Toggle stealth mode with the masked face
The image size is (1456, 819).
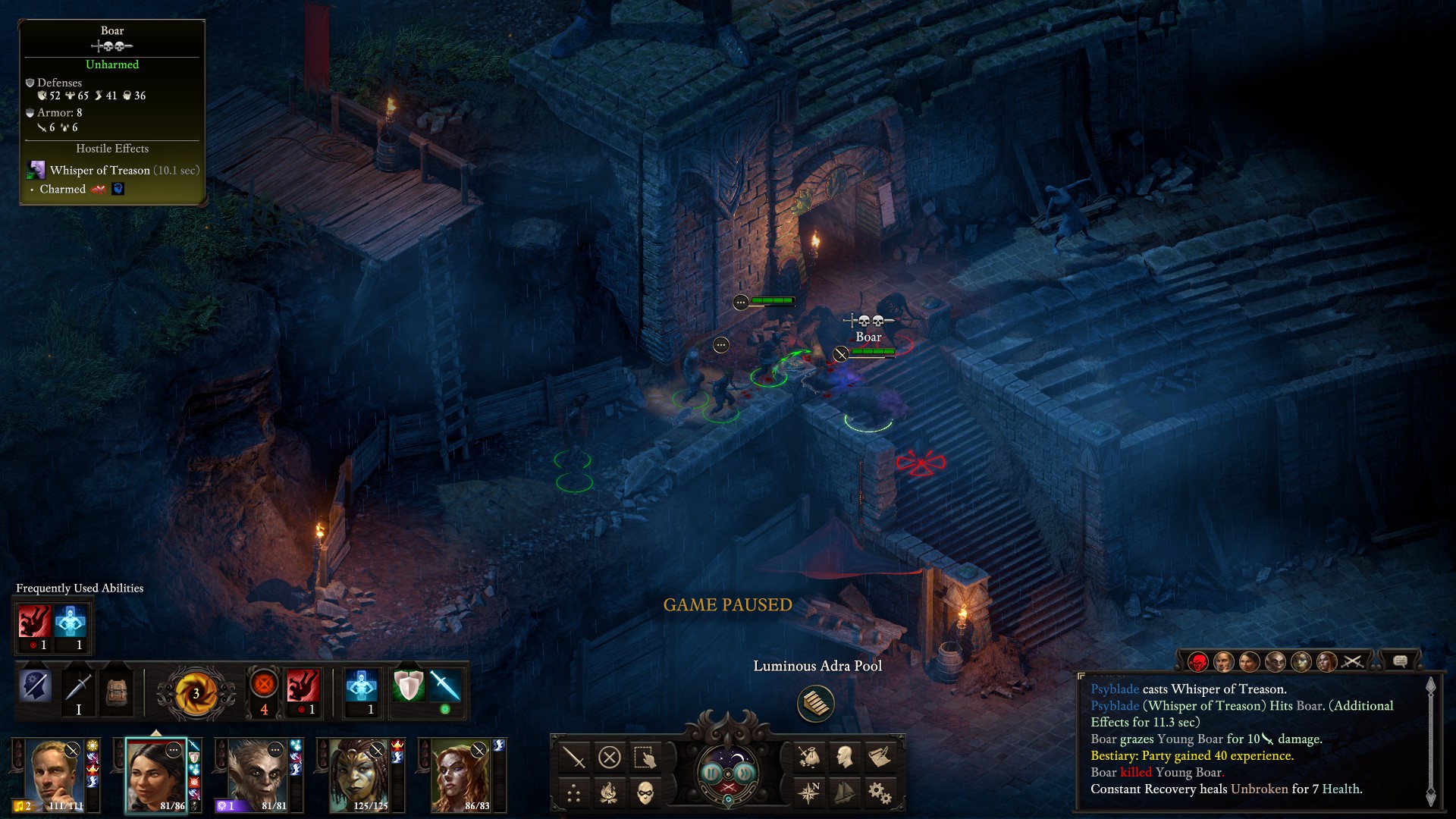645,793
